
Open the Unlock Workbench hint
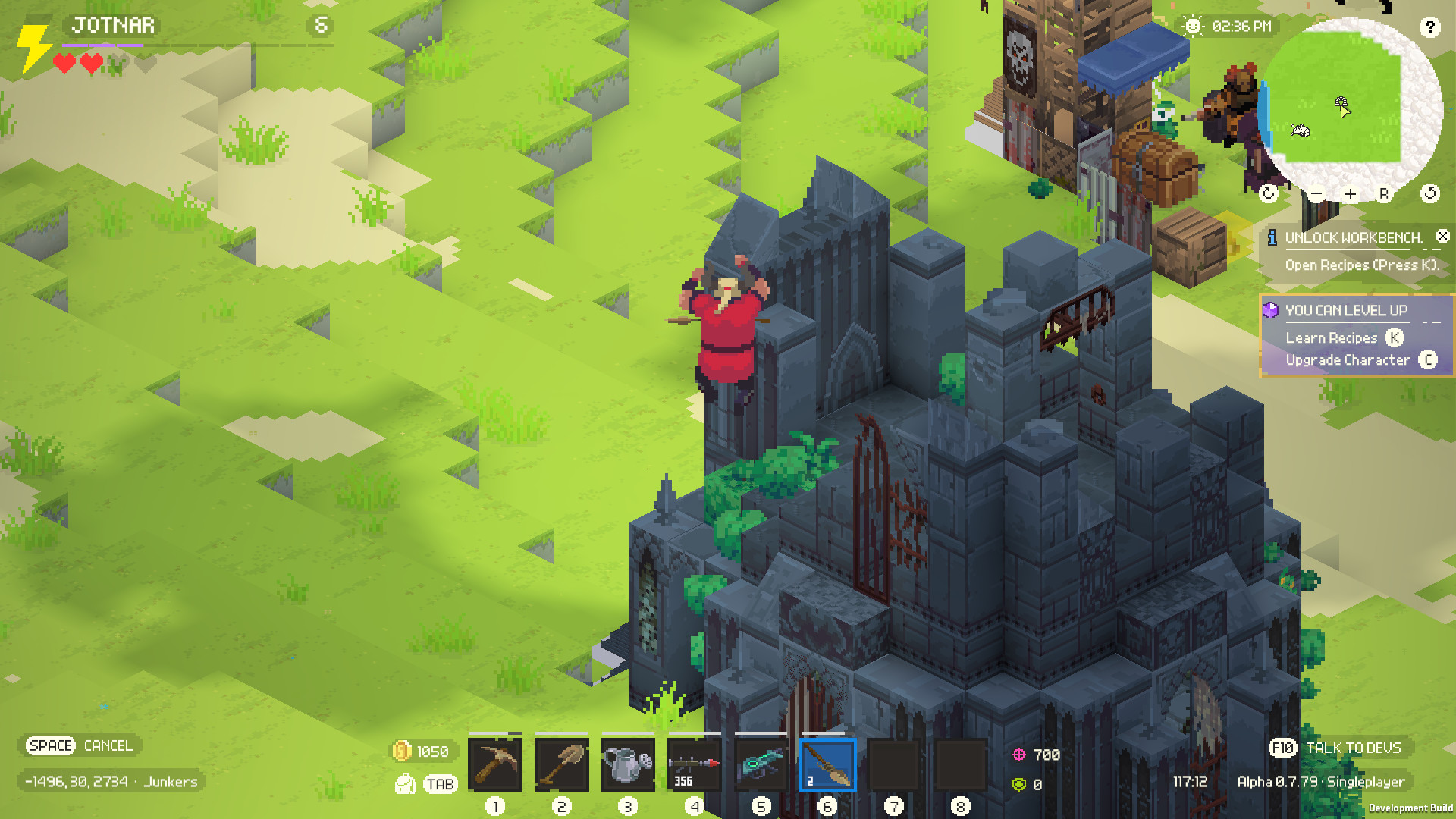coord(1353,238)
